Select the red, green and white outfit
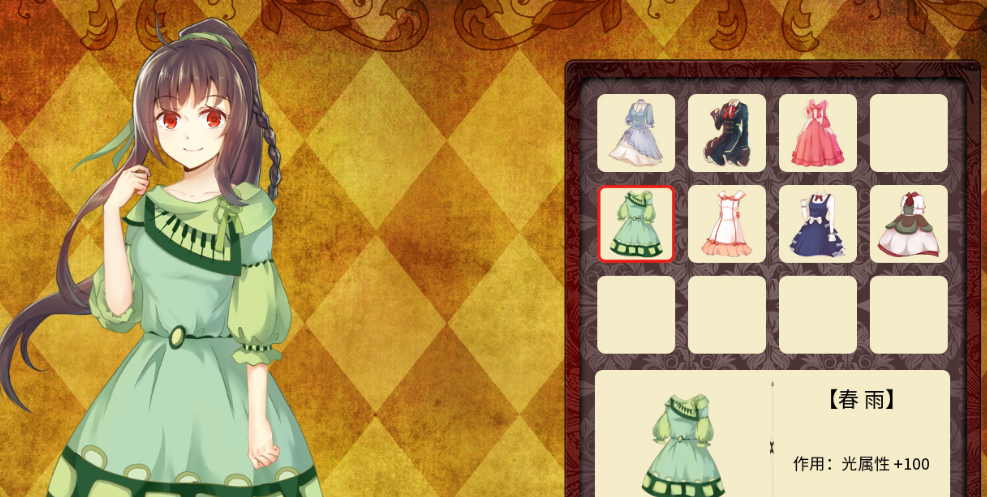The image size is (987, 497). point(909,224)
